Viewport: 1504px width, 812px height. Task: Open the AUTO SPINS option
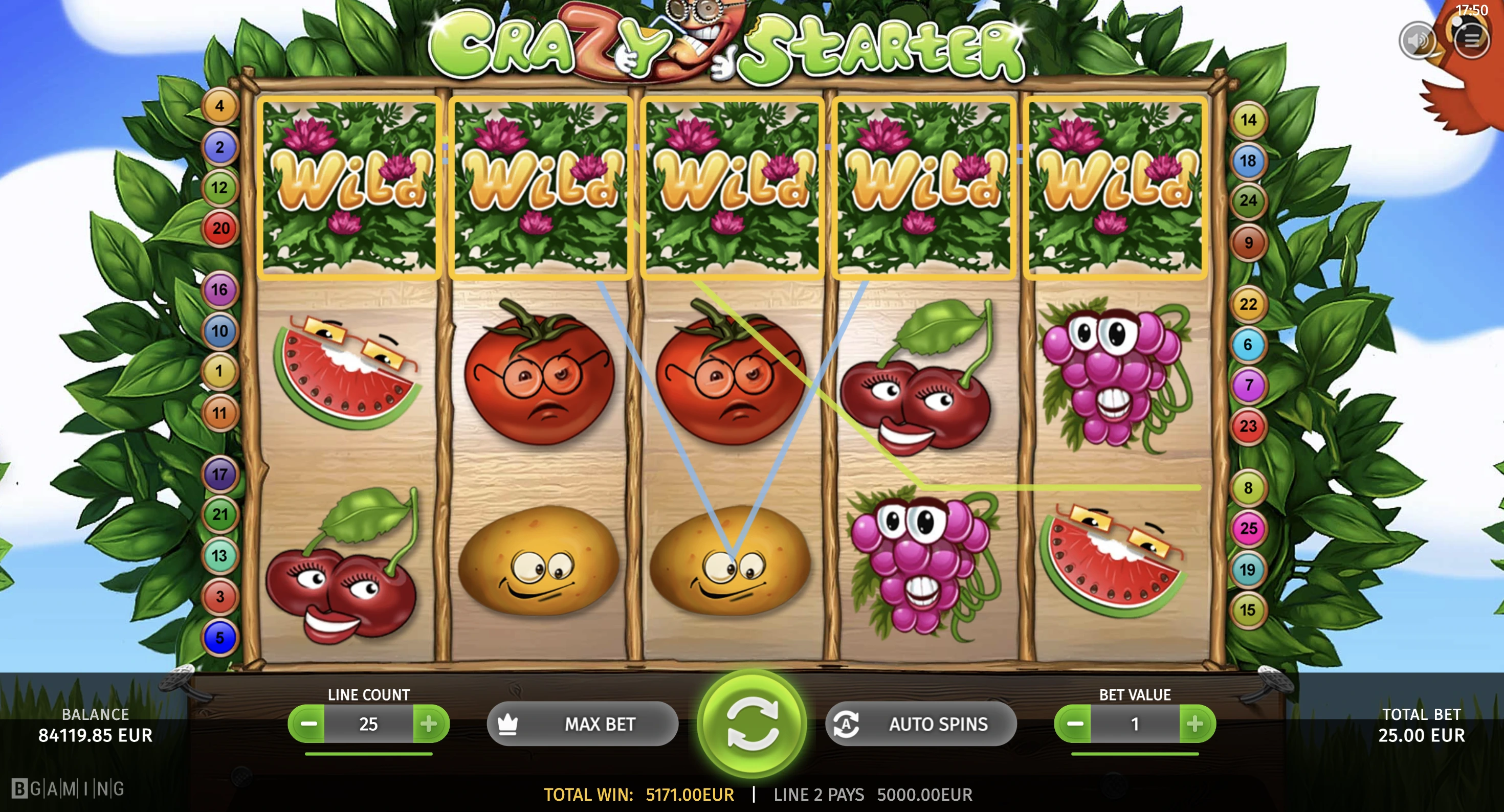(x=921, y=724)
